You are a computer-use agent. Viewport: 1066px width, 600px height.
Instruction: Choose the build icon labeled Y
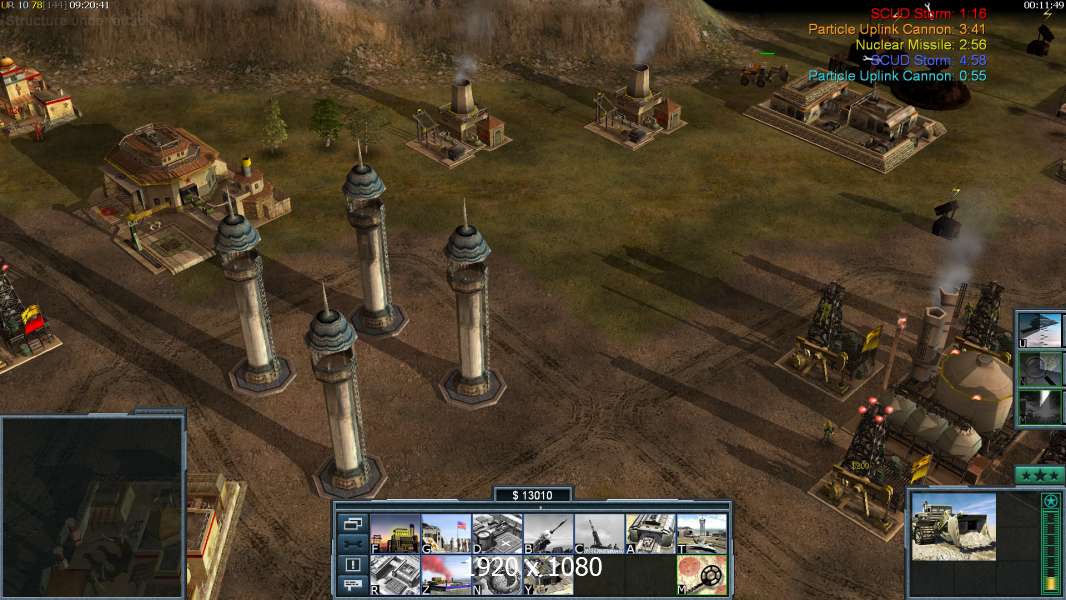548,574
